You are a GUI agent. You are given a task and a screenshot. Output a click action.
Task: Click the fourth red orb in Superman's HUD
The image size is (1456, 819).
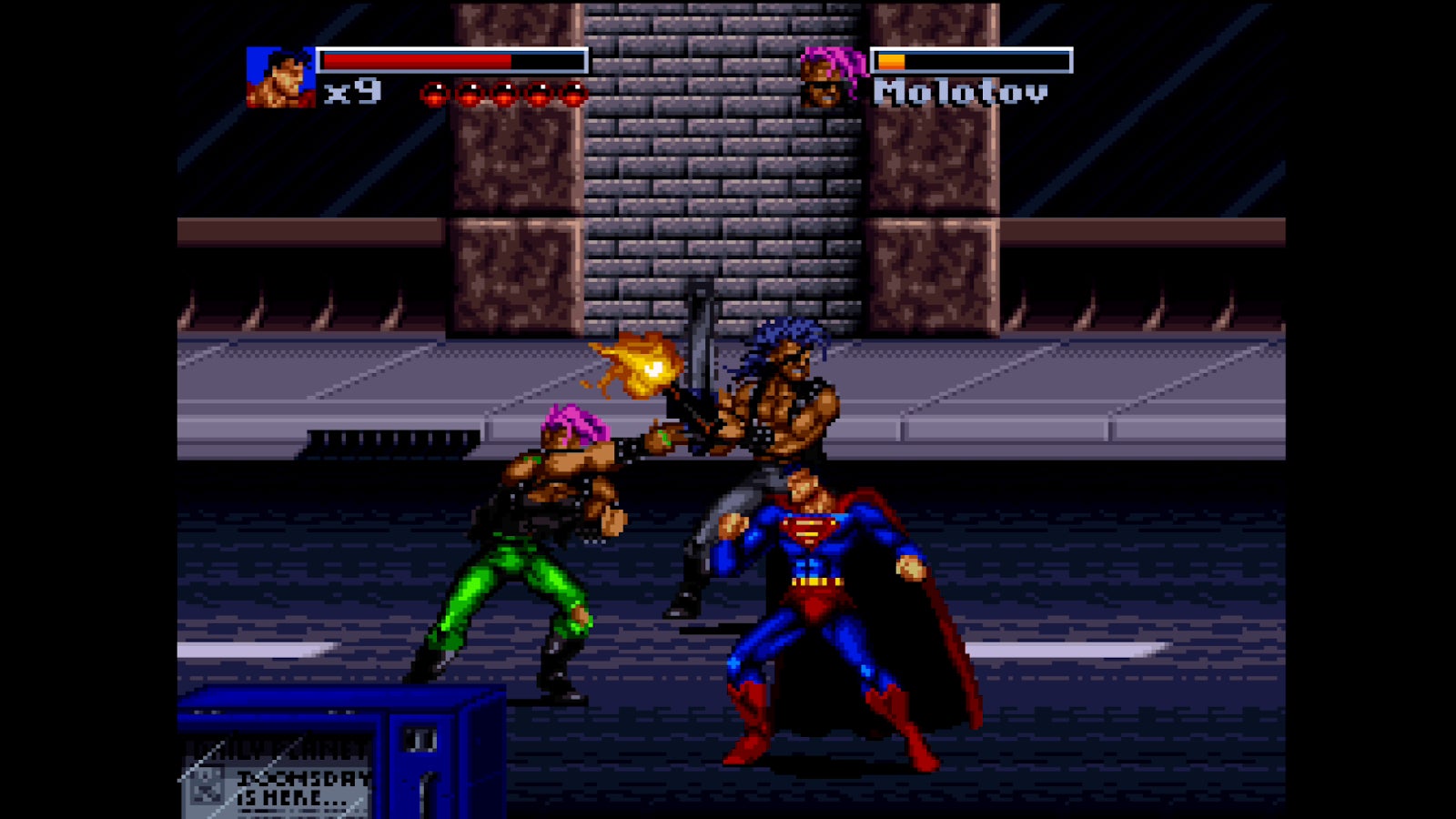pyautogui.click(x=539, y=94)
